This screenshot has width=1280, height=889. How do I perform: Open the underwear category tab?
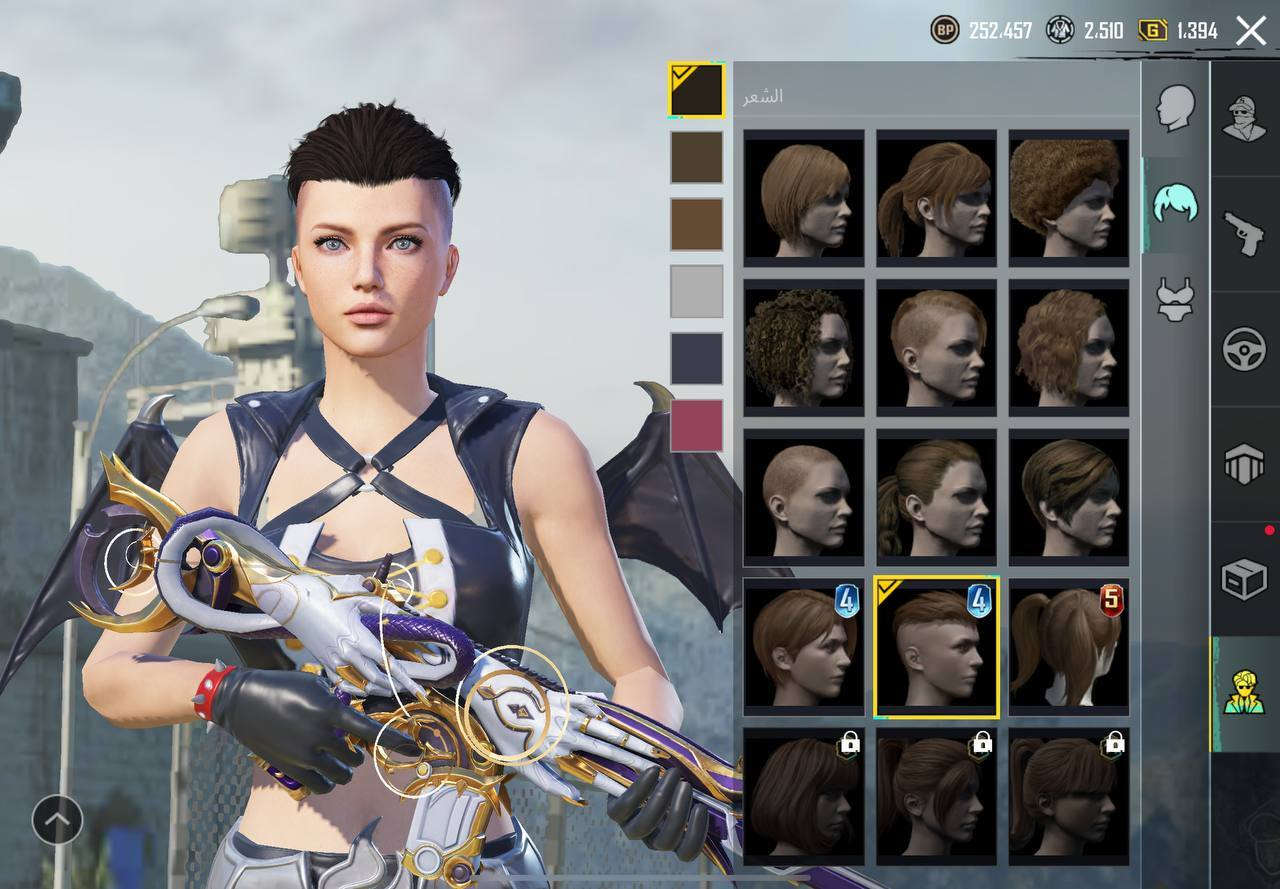[1176, 298]
